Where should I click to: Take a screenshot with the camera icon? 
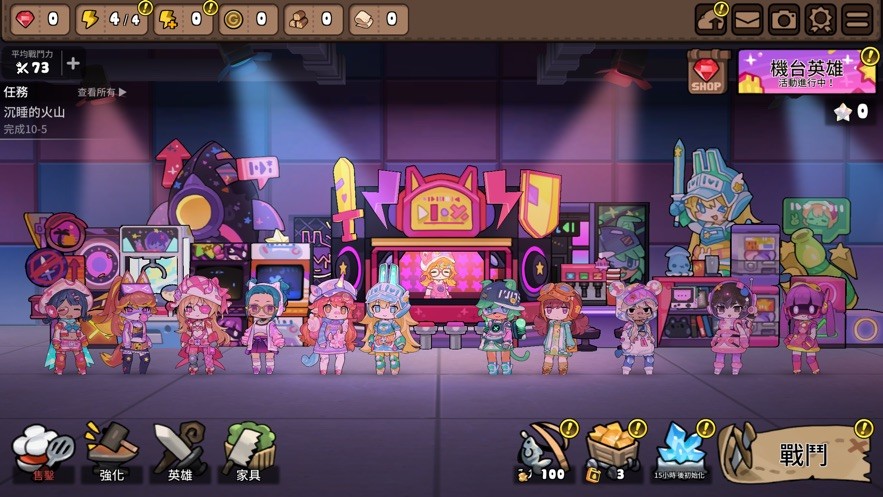pos(784,19)
